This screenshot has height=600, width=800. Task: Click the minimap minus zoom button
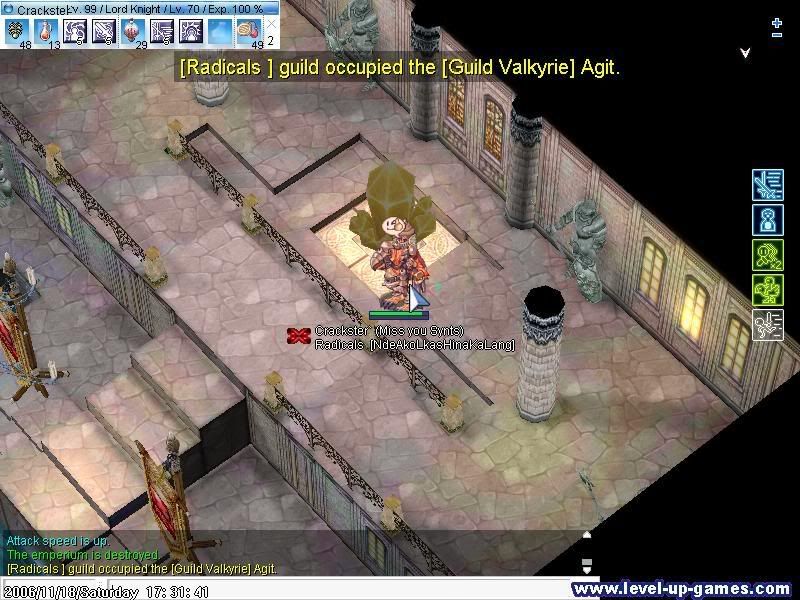coord(777,35)
